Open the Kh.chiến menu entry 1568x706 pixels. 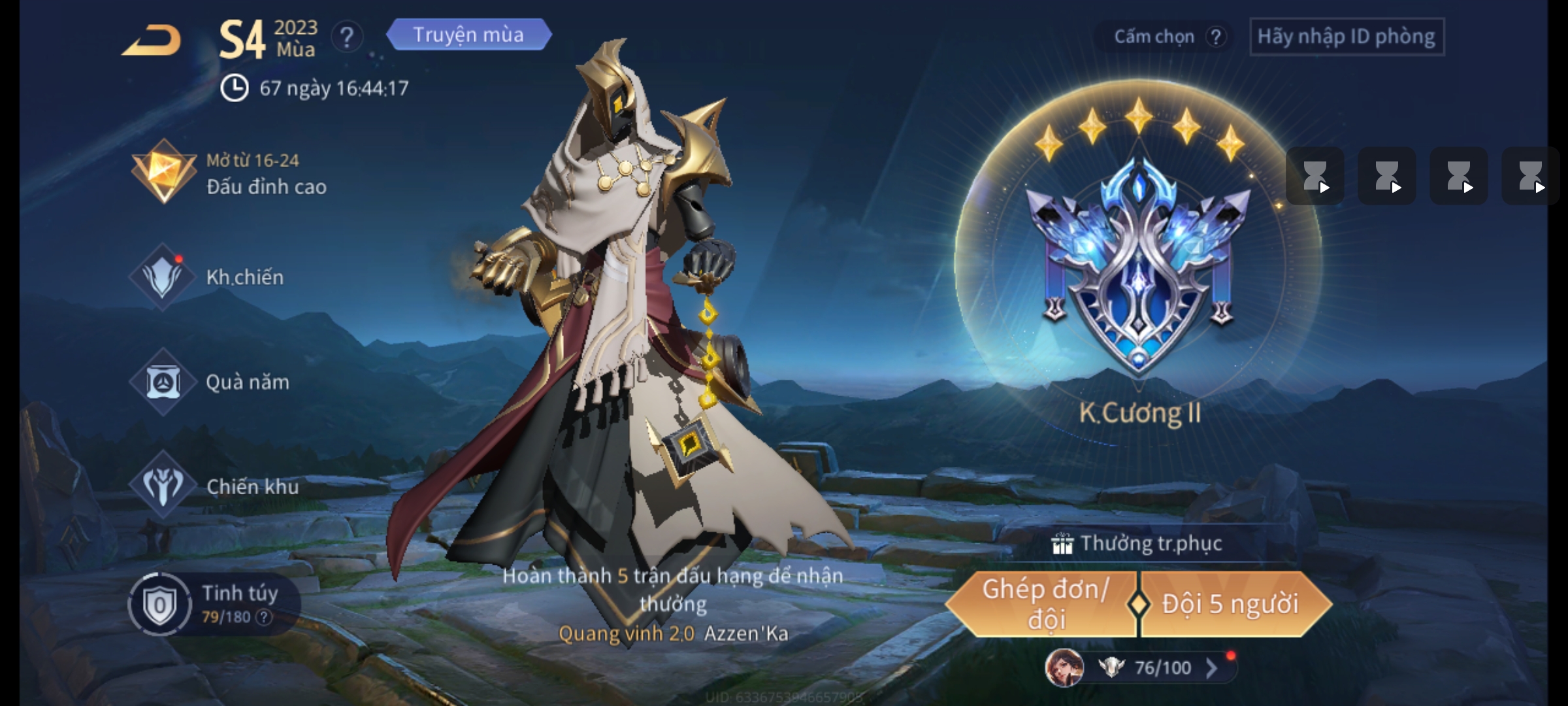click(x=209, y=277)
